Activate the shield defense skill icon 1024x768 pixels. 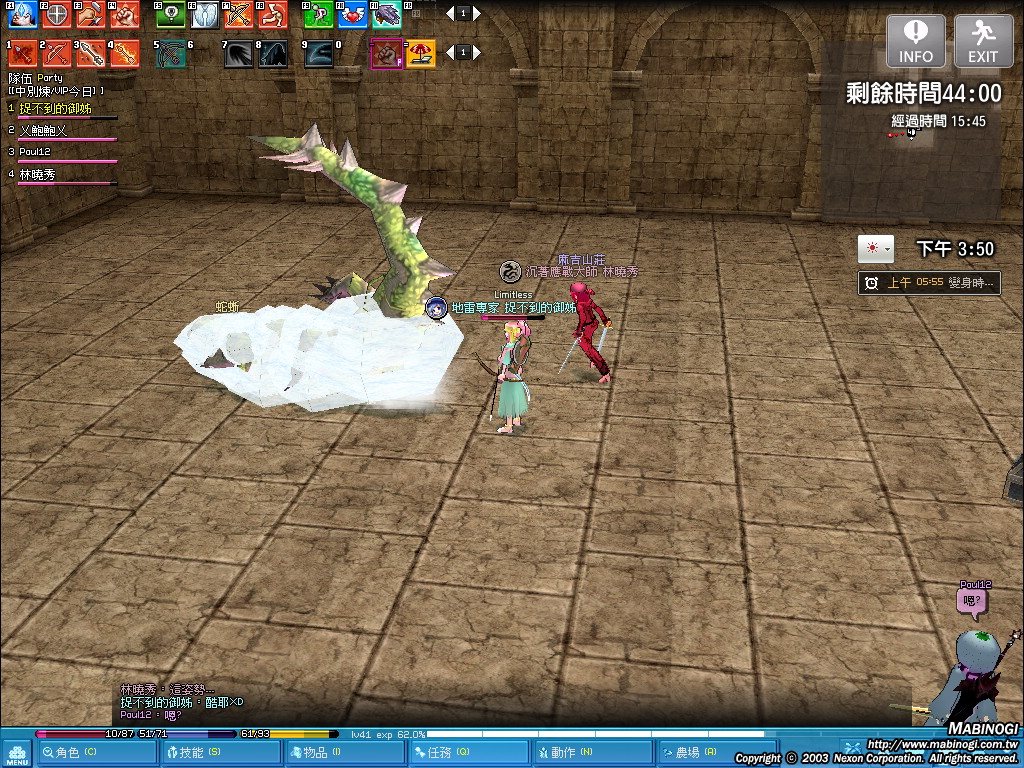click(x=56, y=15)
